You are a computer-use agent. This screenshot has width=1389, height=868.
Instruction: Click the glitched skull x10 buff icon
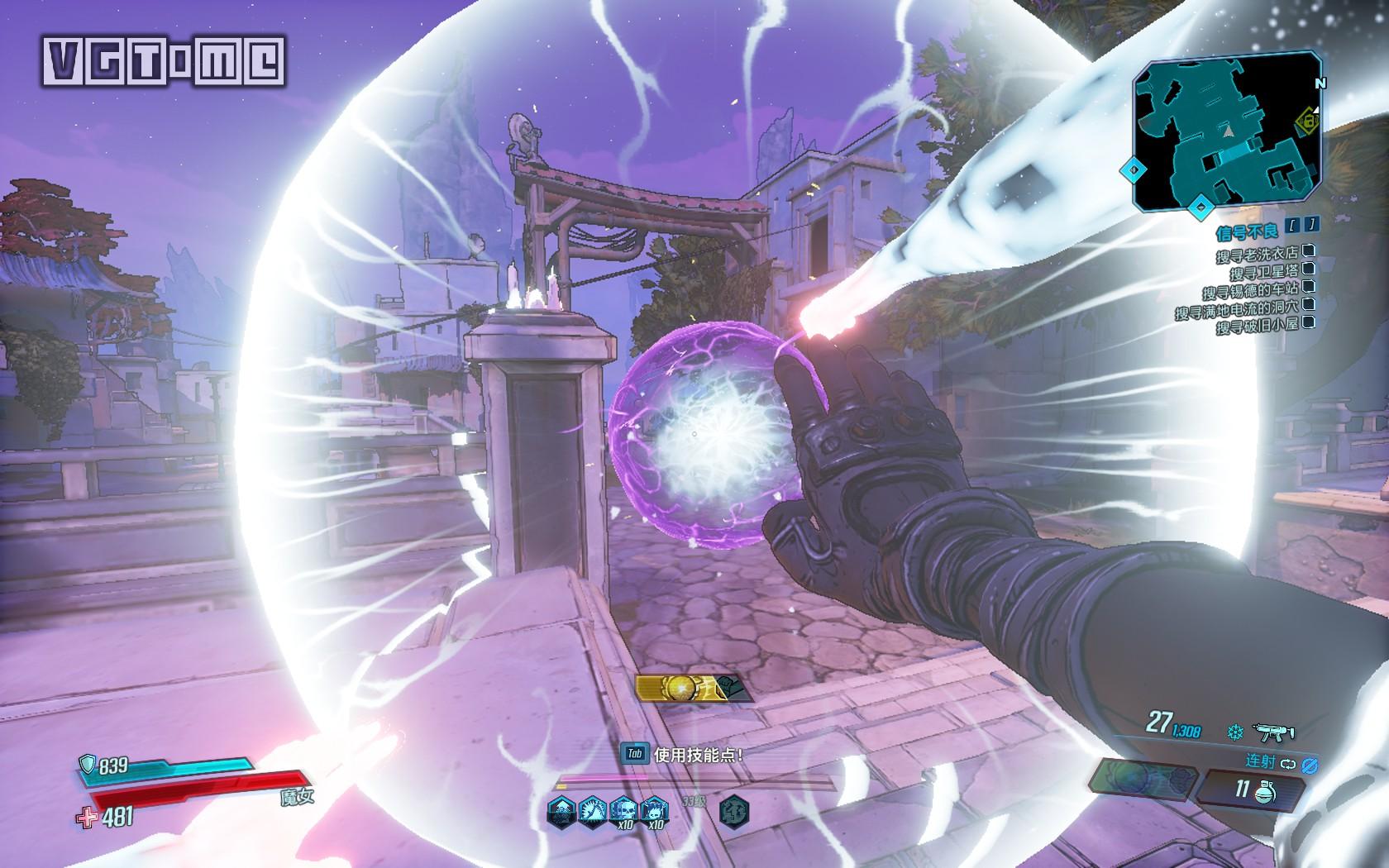pyautogui.click(x=624, y=812)
